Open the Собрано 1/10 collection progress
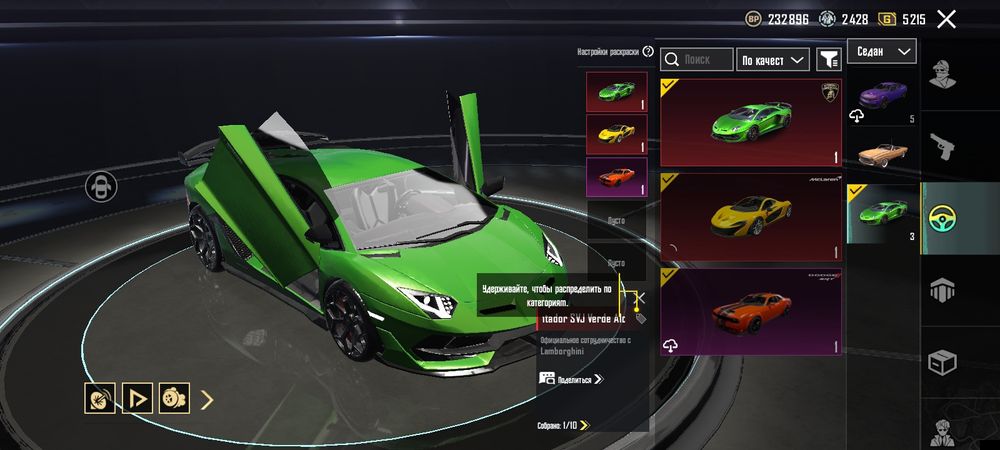The image size is (1000, 450). click(x=563, y=425)
